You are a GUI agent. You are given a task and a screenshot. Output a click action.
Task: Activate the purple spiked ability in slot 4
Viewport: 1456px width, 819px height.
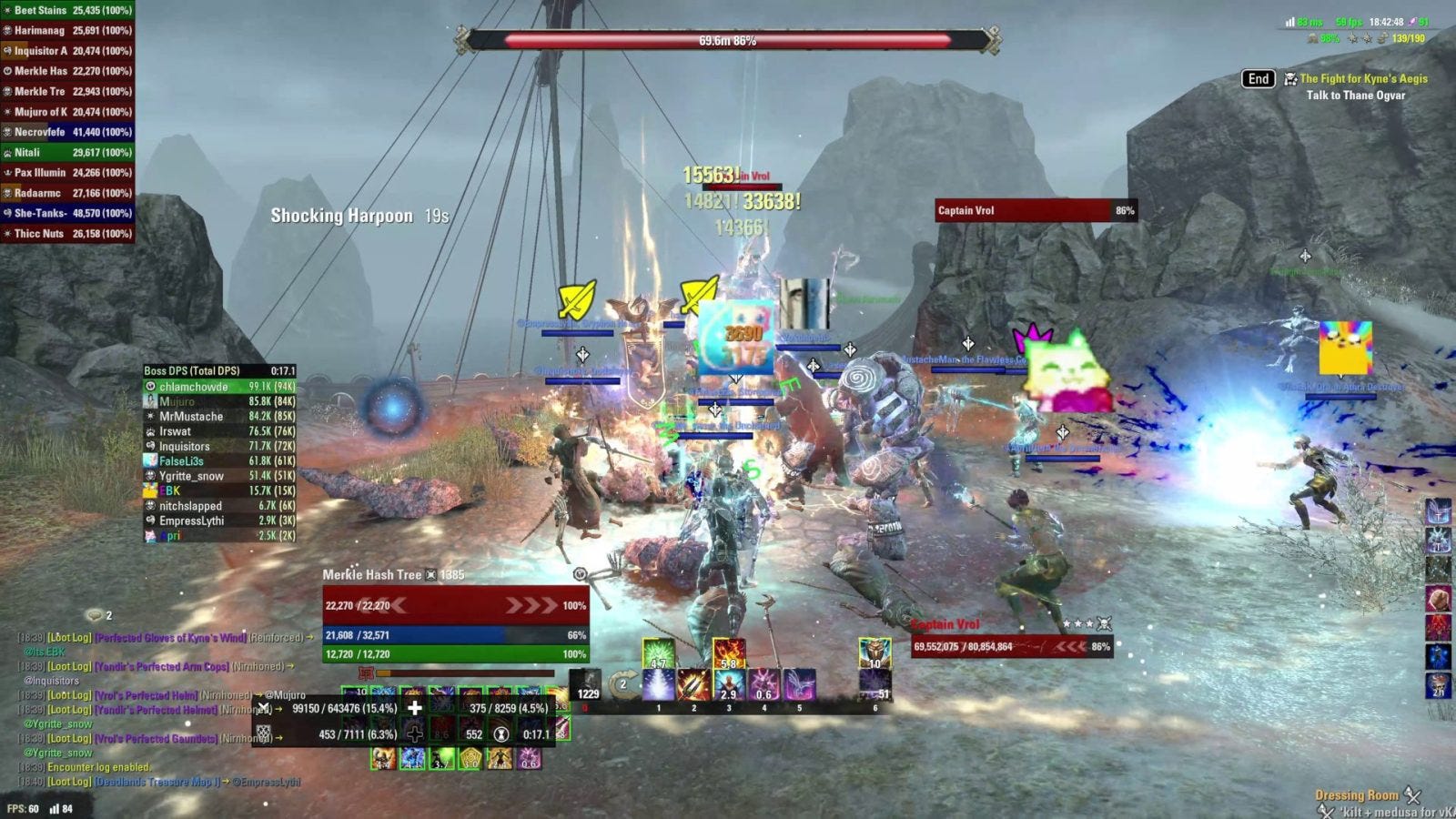(x=764, y=685)
